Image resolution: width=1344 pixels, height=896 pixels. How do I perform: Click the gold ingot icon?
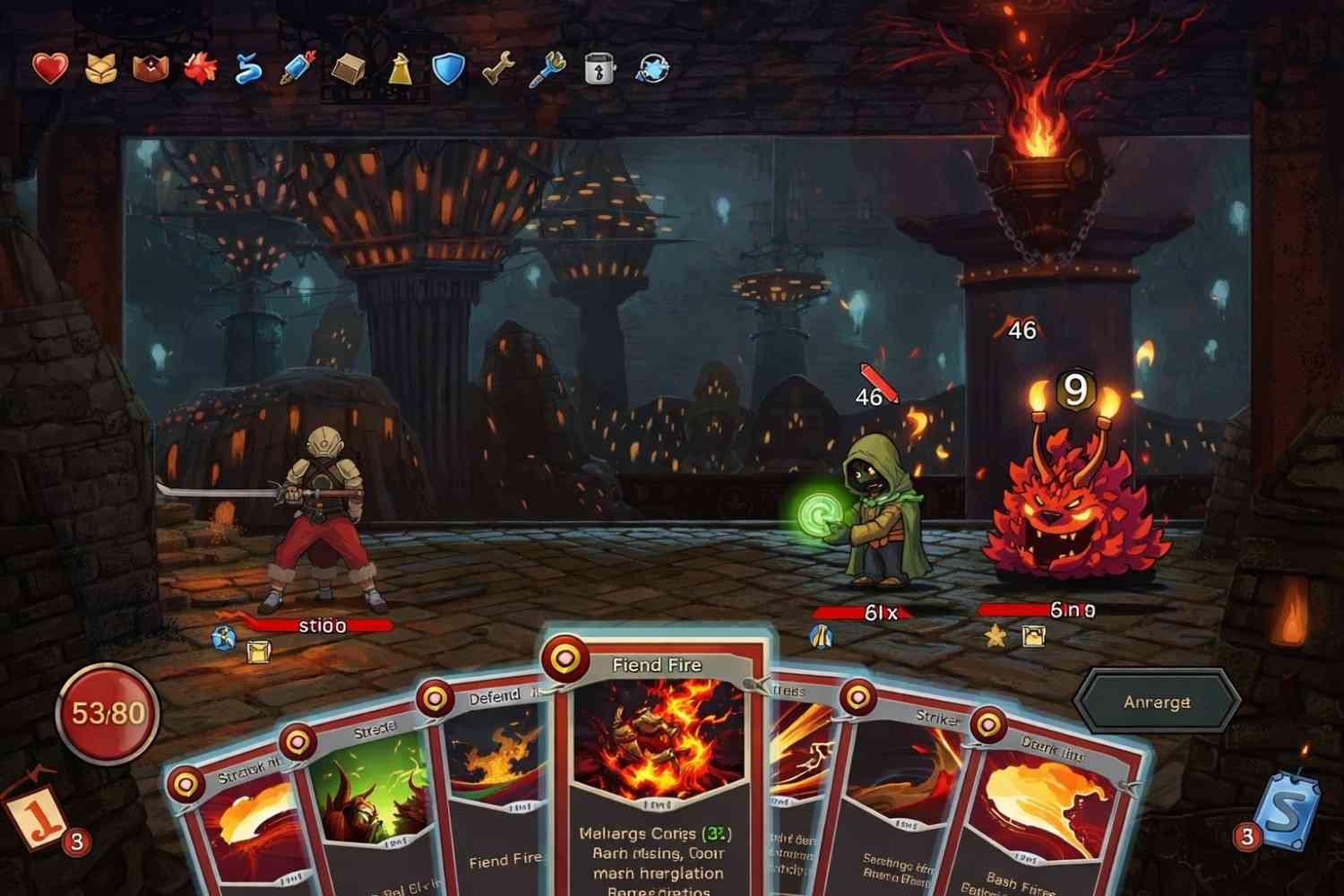348,68
